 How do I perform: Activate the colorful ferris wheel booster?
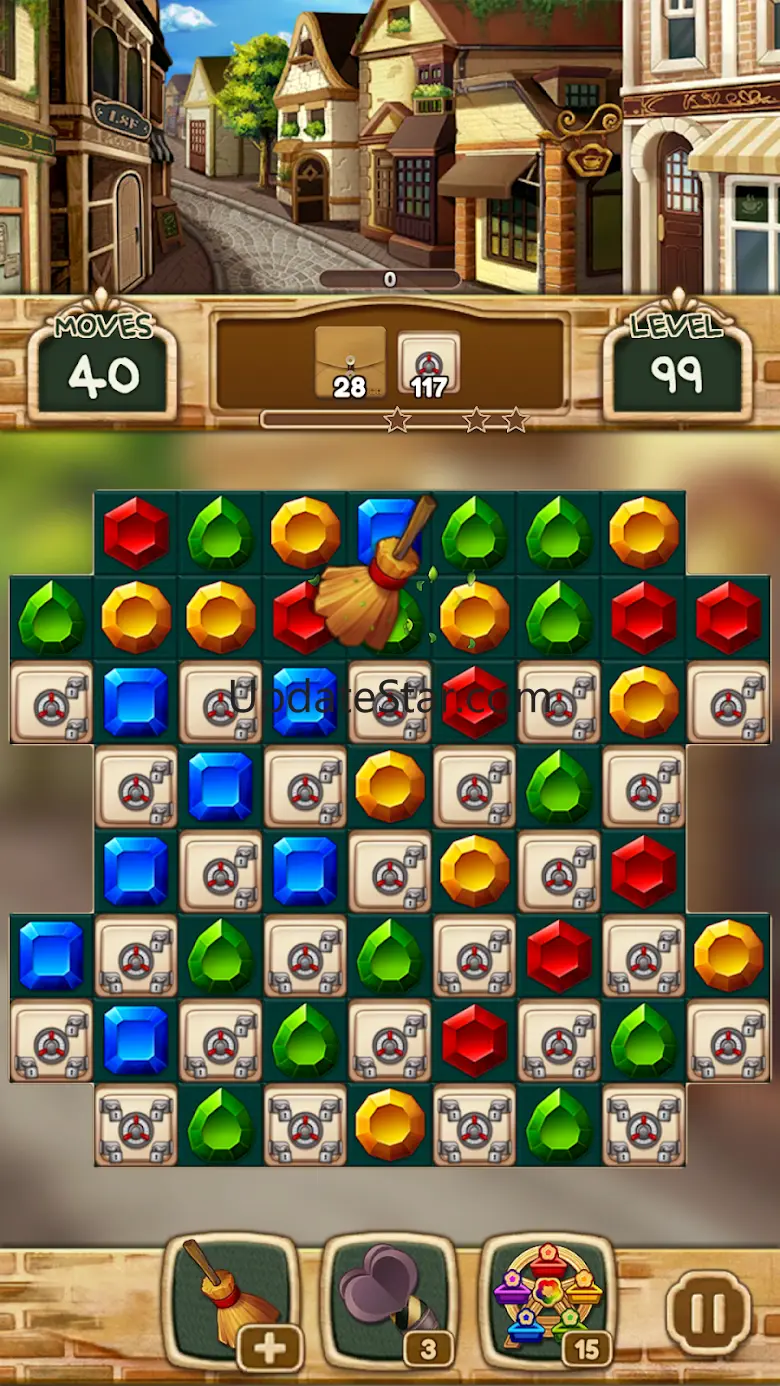[546, 1297]
